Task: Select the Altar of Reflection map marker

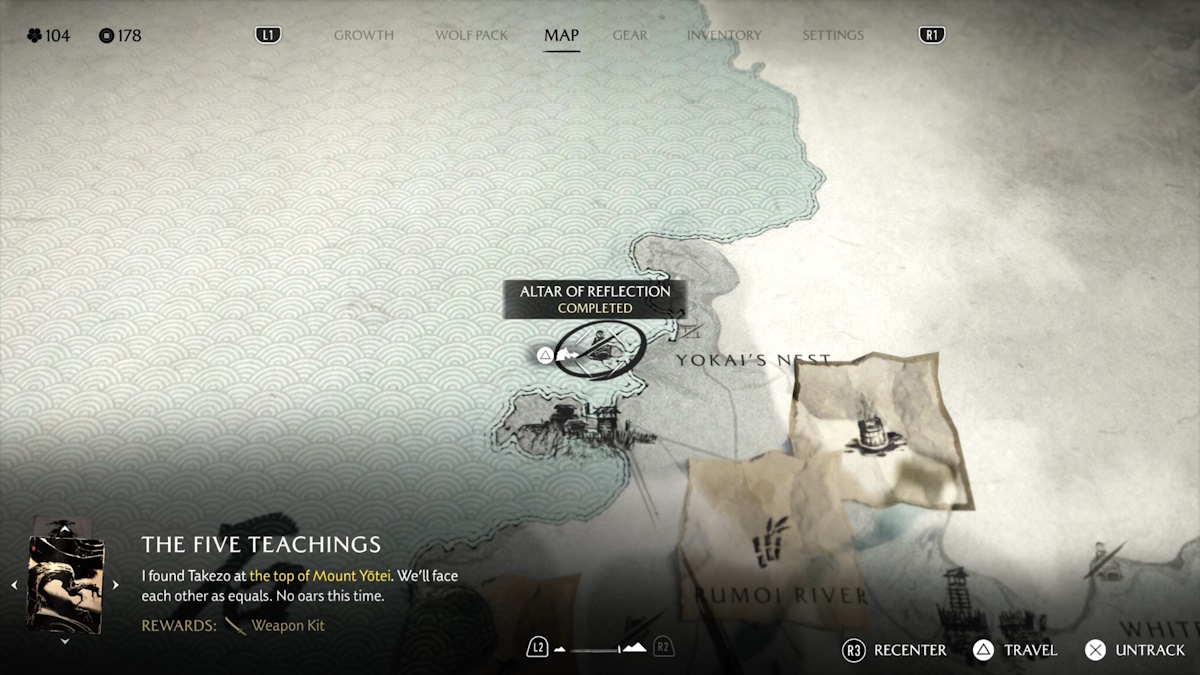Action: (x=597, y=352)
